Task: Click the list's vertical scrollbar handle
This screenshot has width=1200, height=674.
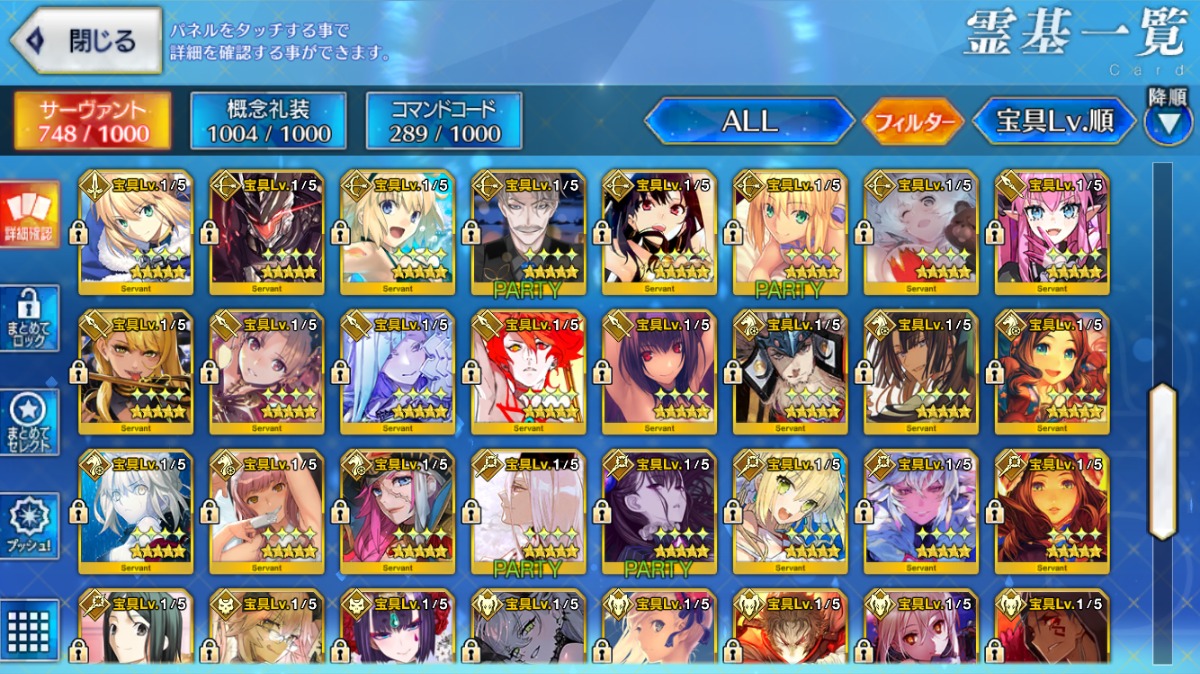Action: coord(1162,460)
